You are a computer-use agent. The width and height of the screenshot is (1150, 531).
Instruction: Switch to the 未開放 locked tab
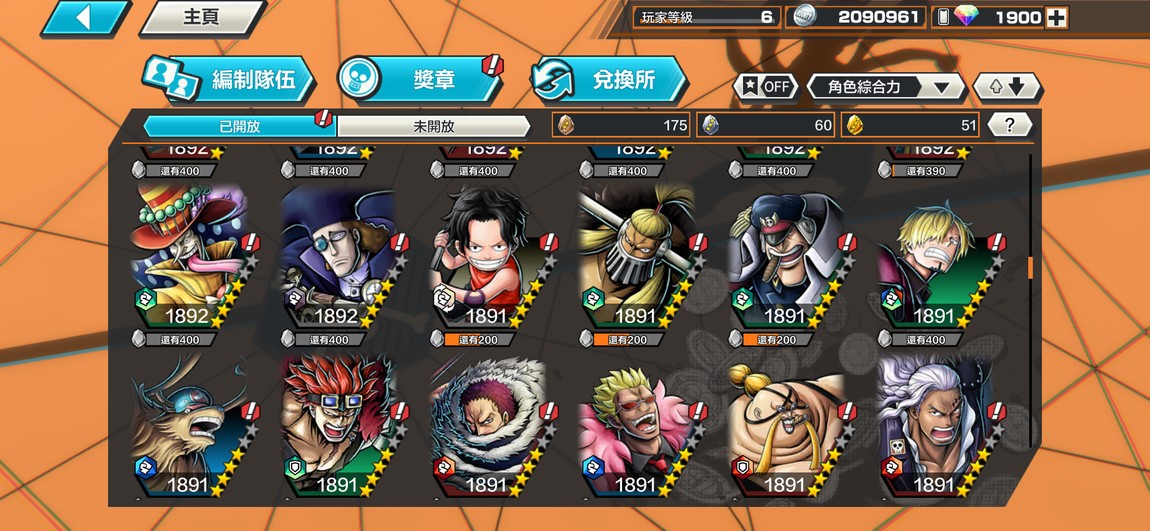tap(433, 126)
